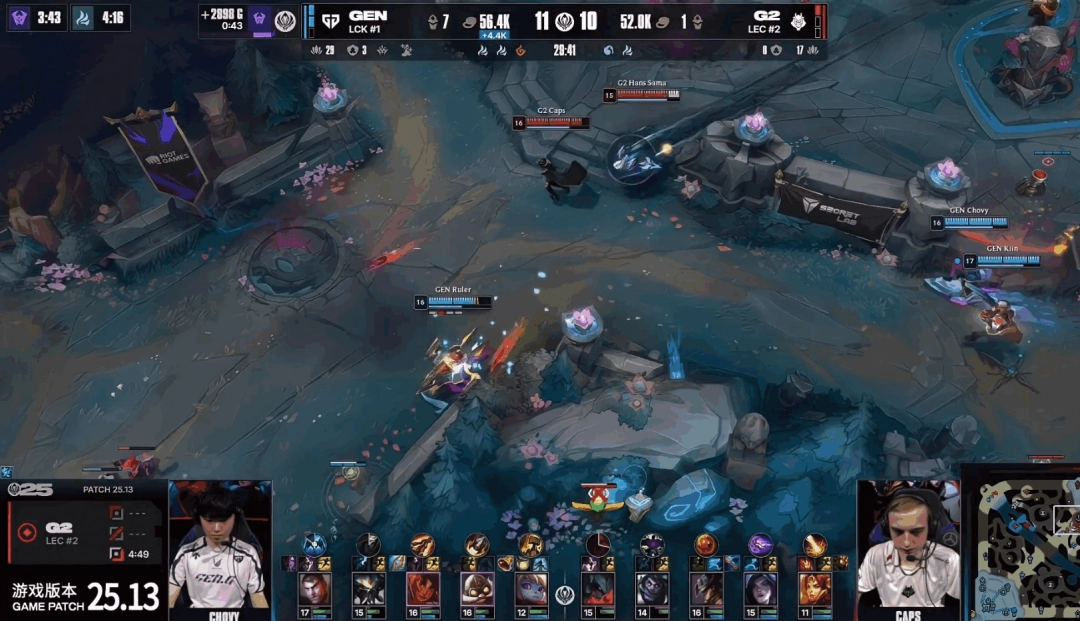Select Poppy's champion portrait
The height and width of the screenshot is (621, 1080).
click(x=531, y=589)
